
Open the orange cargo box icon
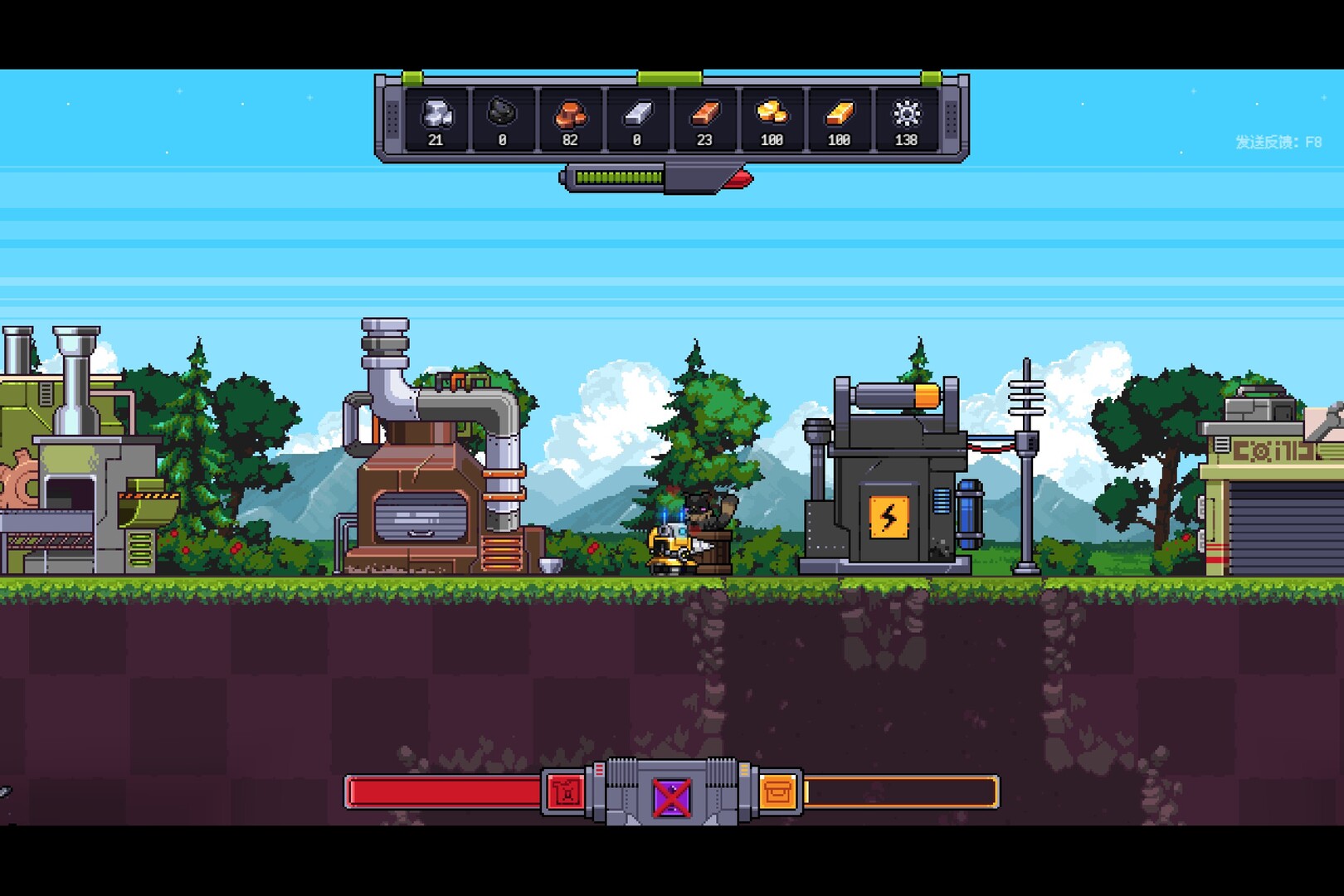click(778, 792)
